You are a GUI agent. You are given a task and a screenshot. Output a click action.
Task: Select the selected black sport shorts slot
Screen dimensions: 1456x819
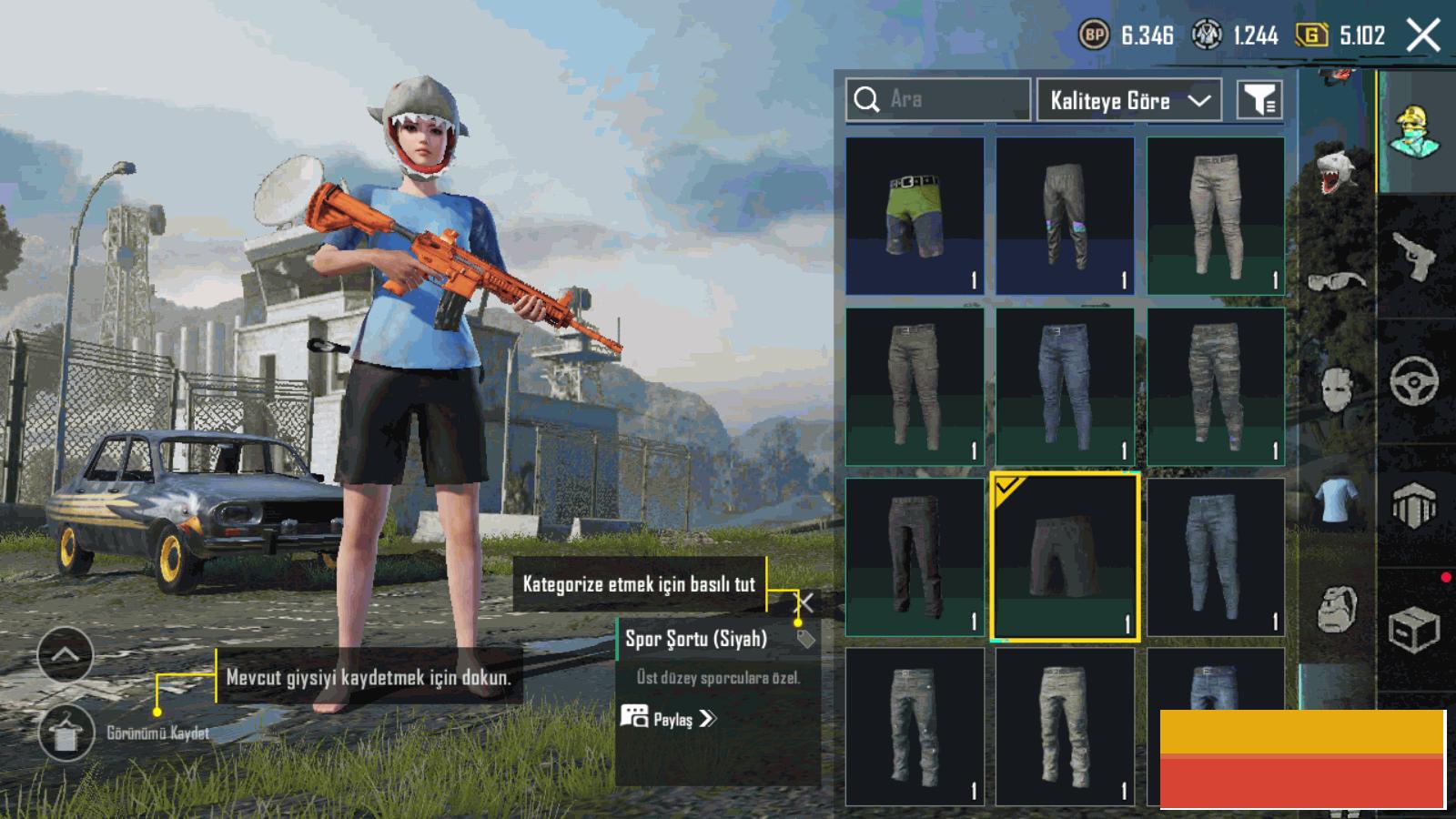1065,557
